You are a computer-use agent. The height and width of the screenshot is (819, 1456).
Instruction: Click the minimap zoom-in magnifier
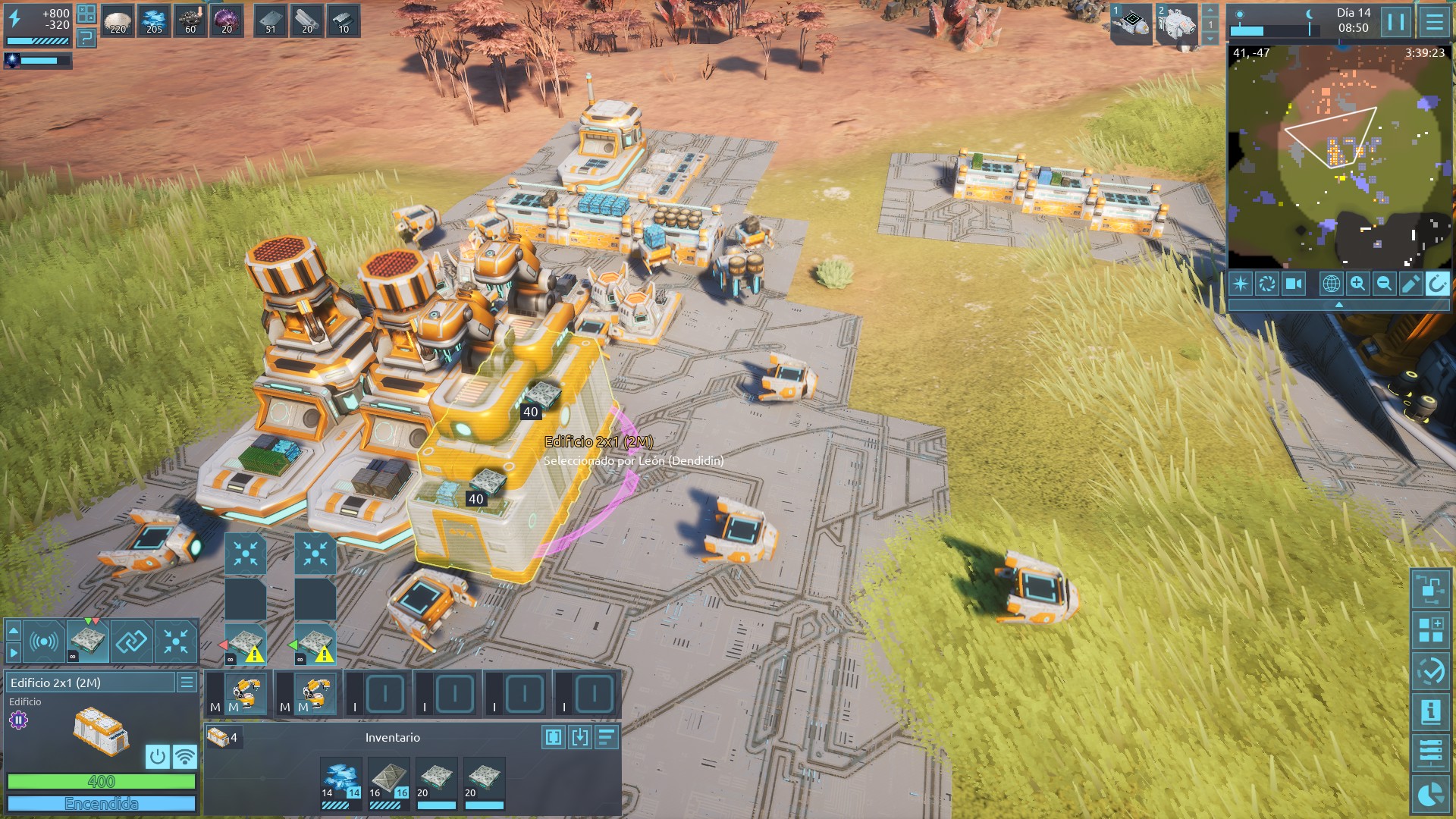[1357, 284]
